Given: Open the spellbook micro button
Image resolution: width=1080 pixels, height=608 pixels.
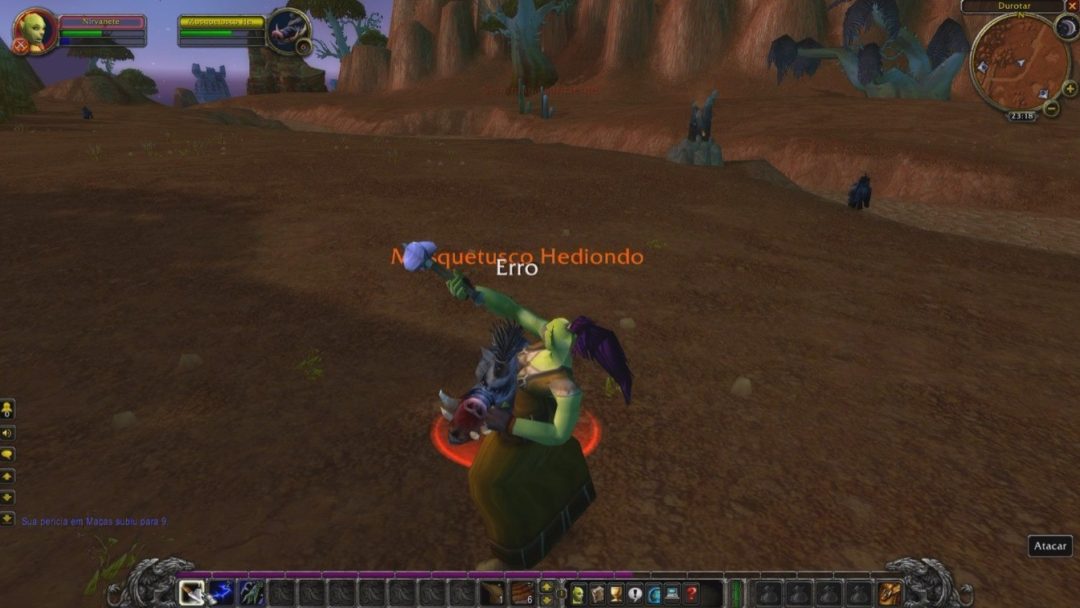Looking at the screenshot, I should tap(596, 594).
